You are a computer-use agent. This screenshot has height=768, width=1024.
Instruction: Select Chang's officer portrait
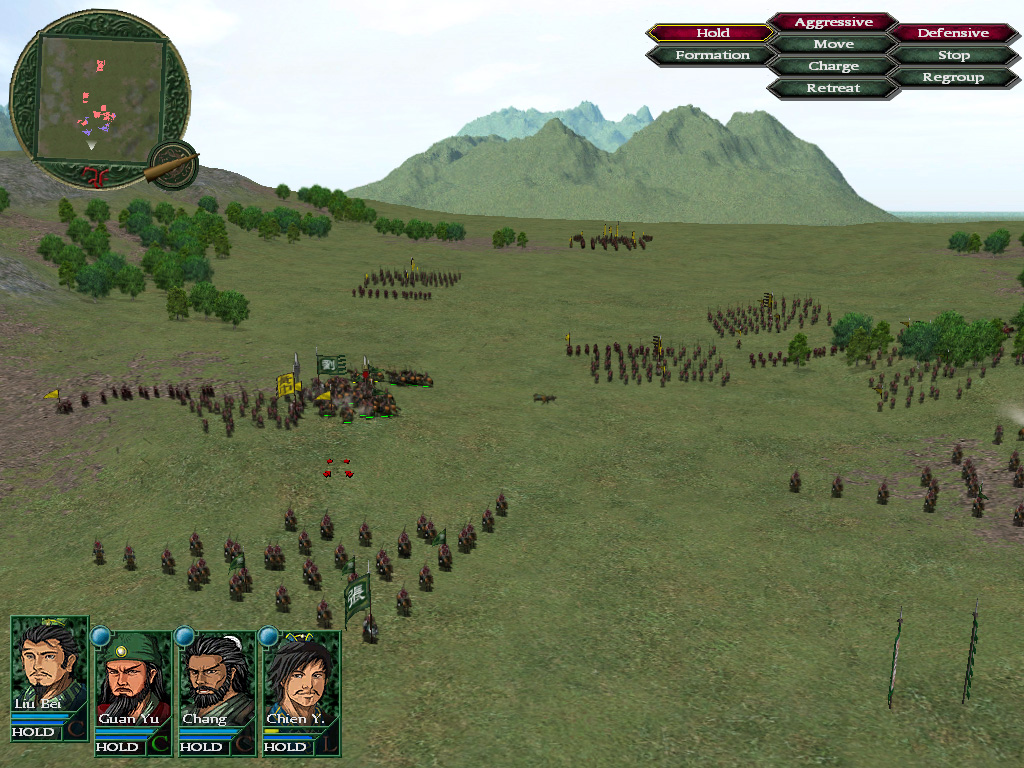(x=216, y=678)
